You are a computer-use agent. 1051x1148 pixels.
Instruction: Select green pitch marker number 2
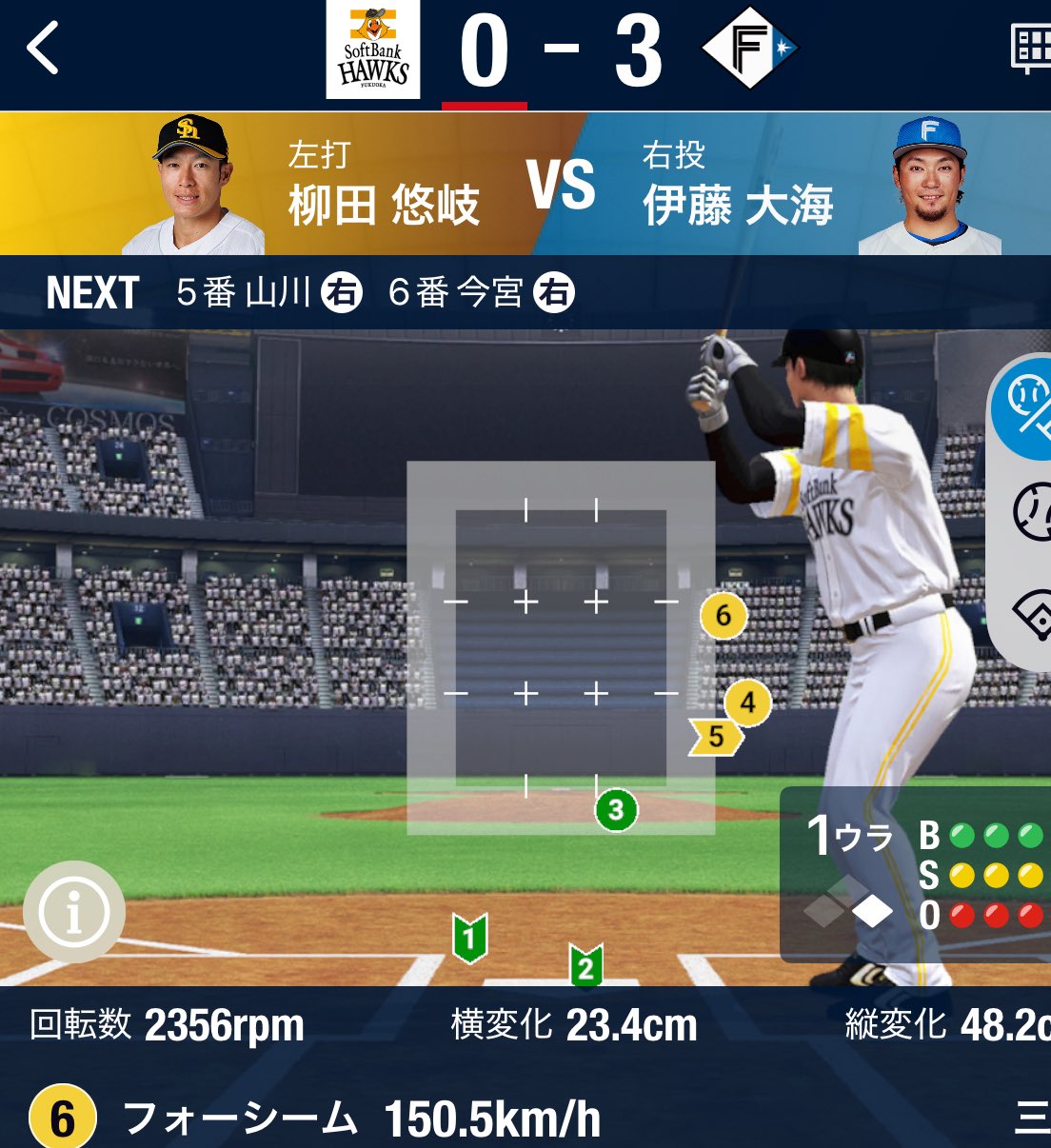pos(585,967)
